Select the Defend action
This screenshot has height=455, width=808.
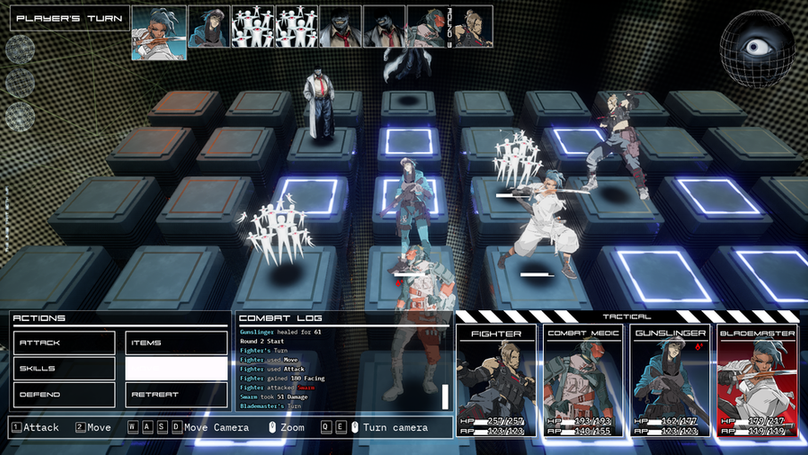click(x=65, y=394)
